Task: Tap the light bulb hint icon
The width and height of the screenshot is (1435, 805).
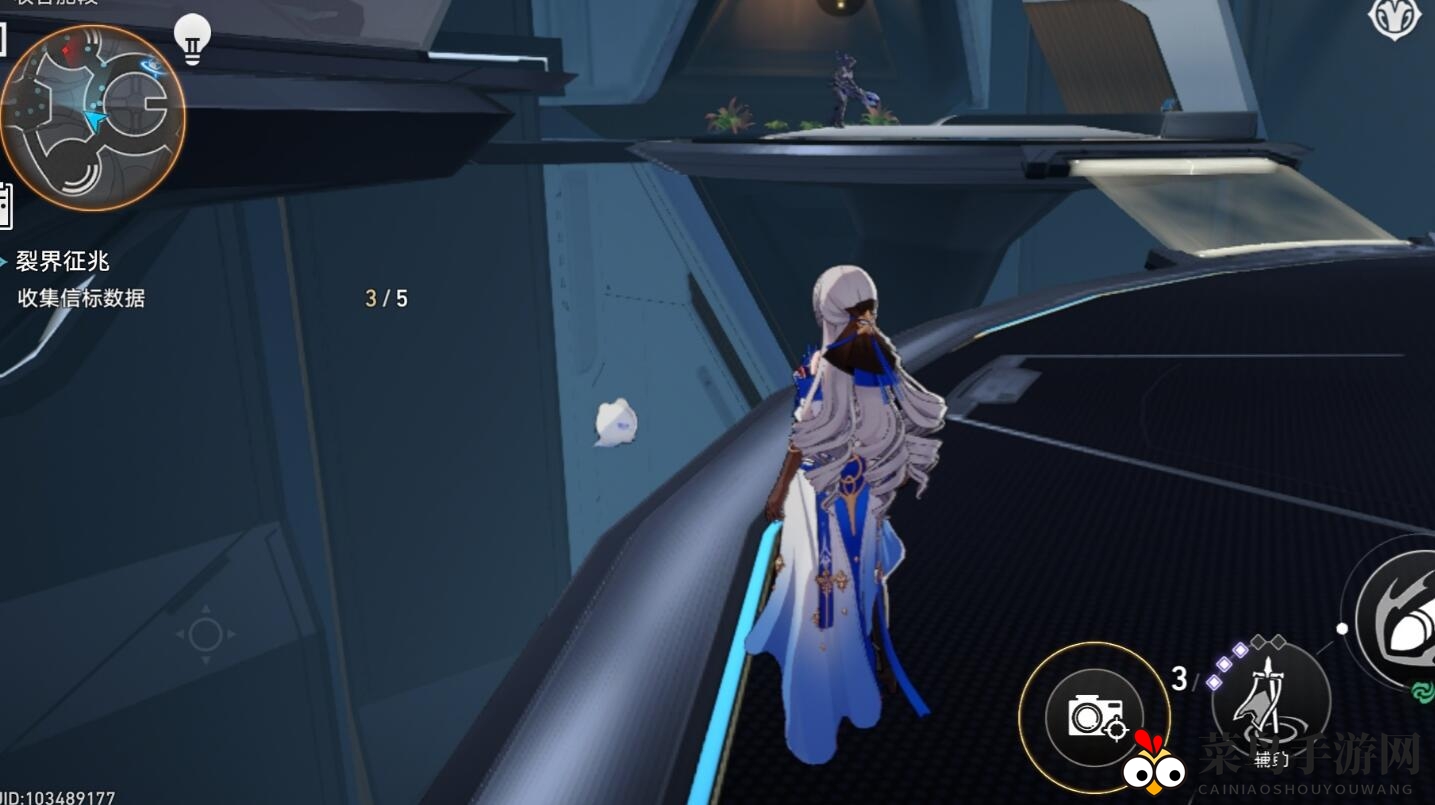Action: click(192, 38)
